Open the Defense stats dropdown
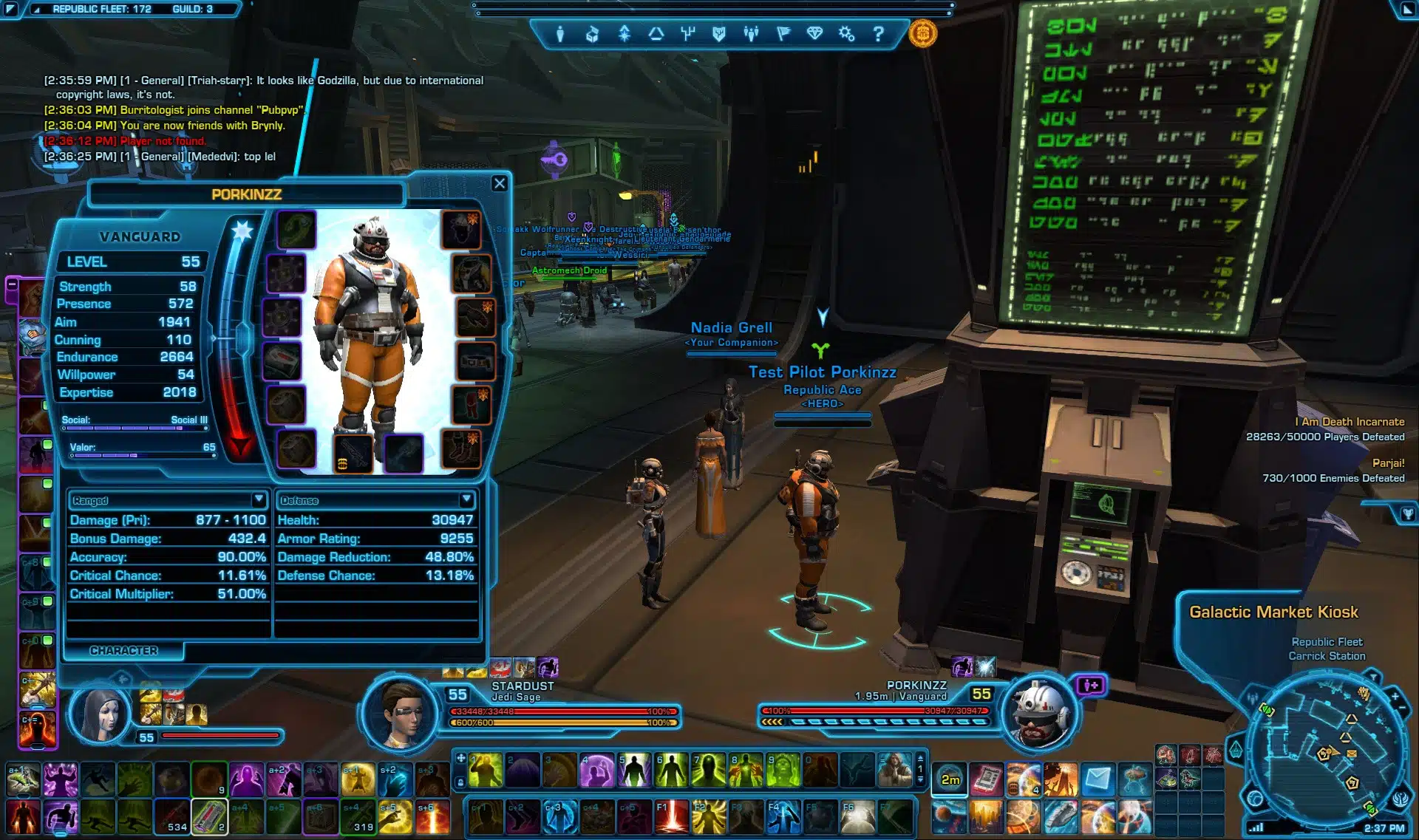 466,499
